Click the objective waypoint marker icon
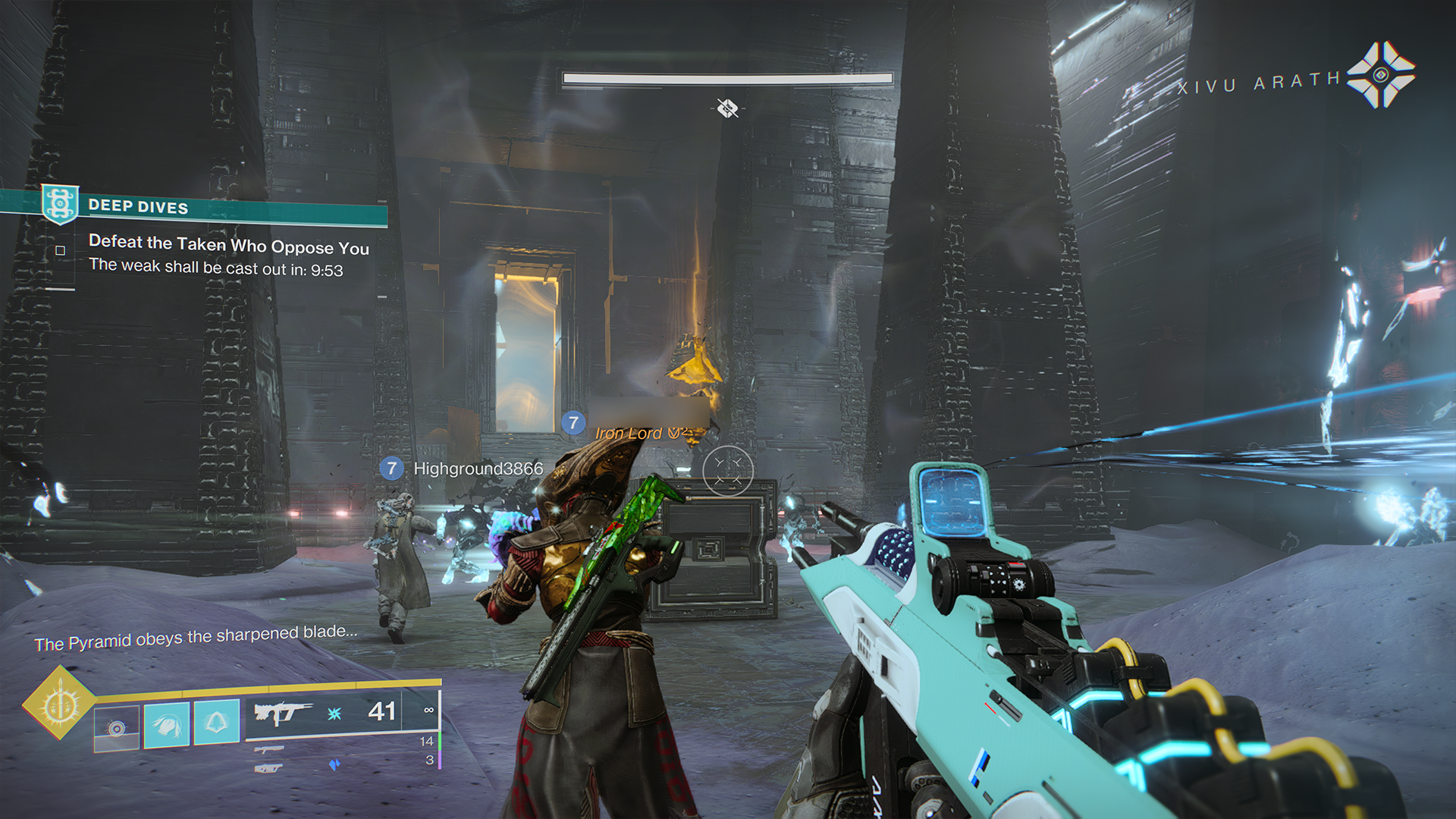 727,108
